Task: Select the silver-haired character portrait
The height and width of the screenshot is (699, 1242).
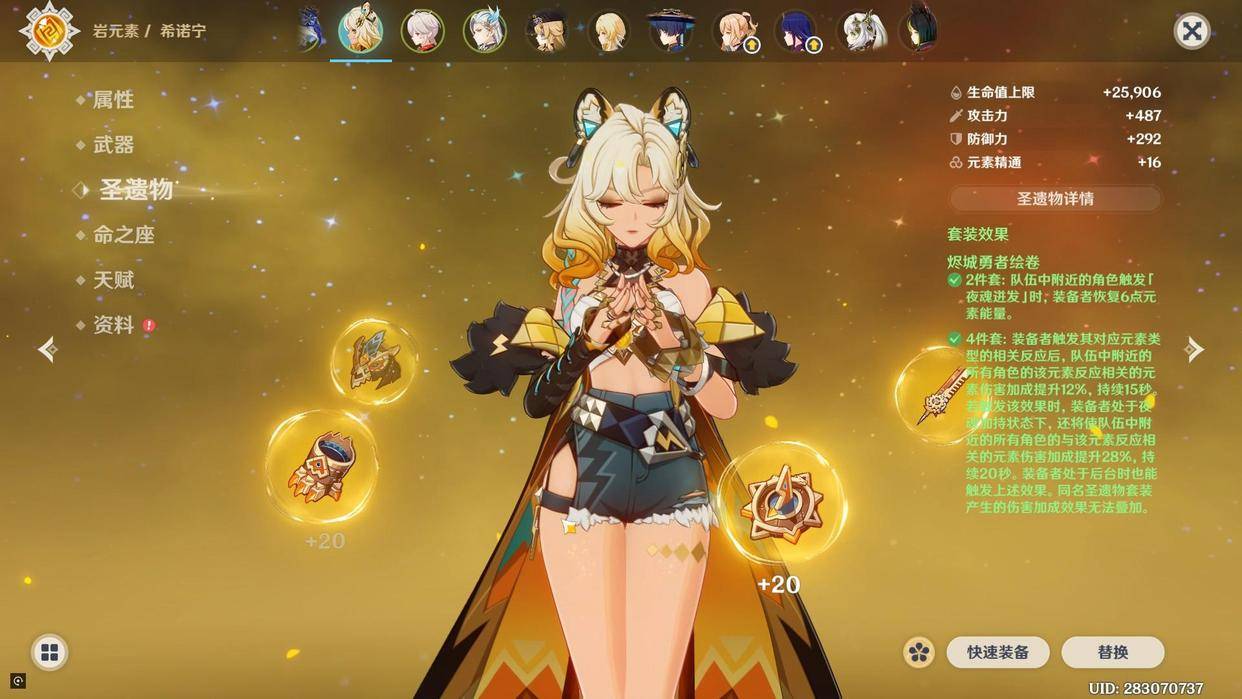Action: click(x=422, y=31)
